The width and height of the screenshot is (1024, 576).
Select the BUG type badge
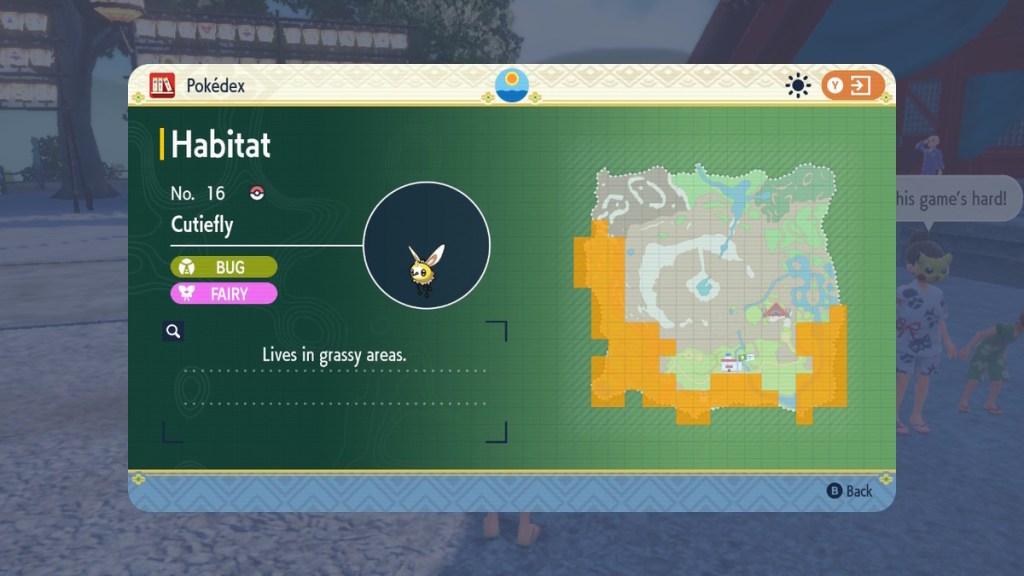[x=224, y=268]
